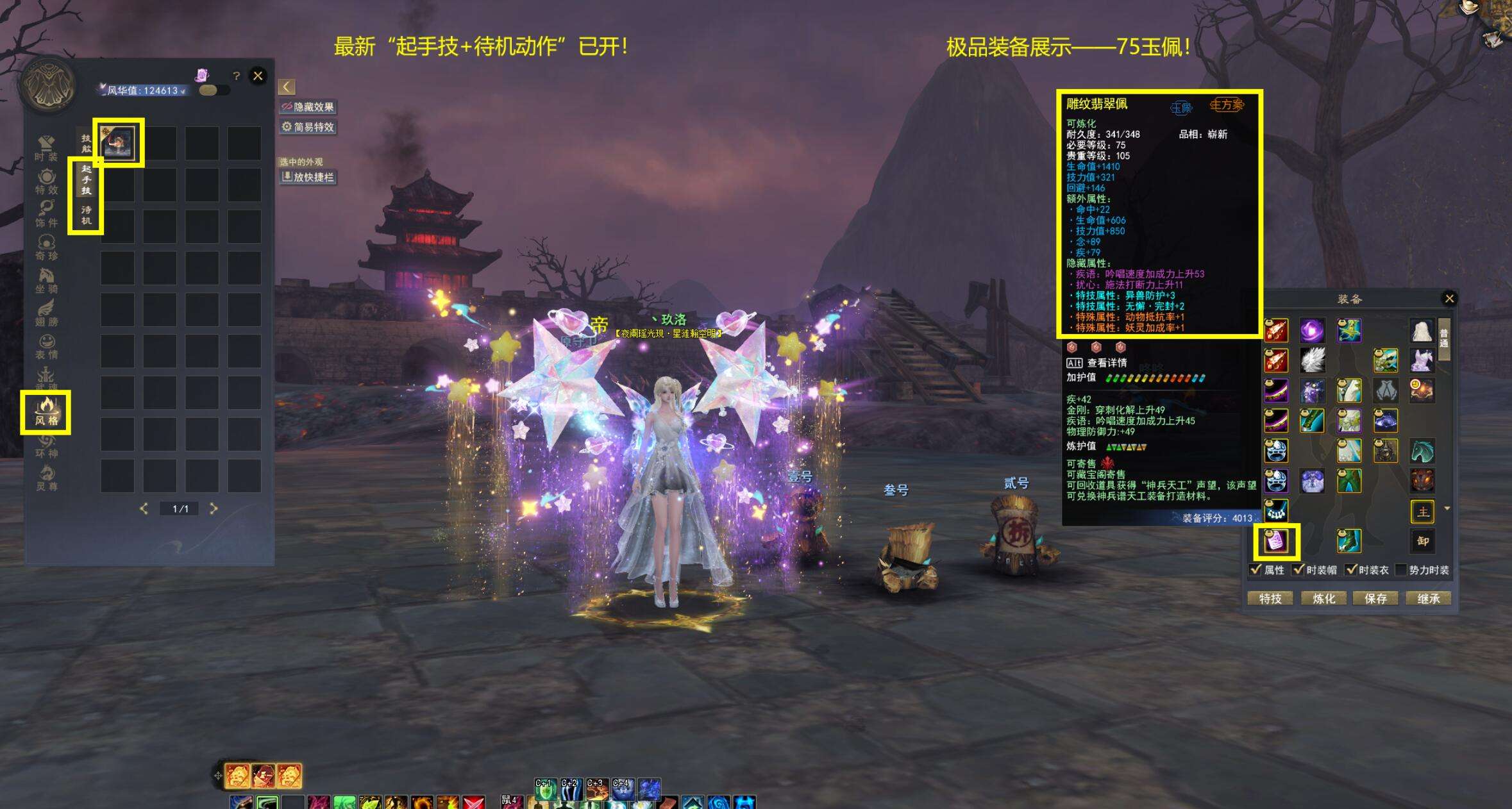Close the appearance wardrobe panel
The width and height of the screenshot is (1512, 809).
click(258, 76)
